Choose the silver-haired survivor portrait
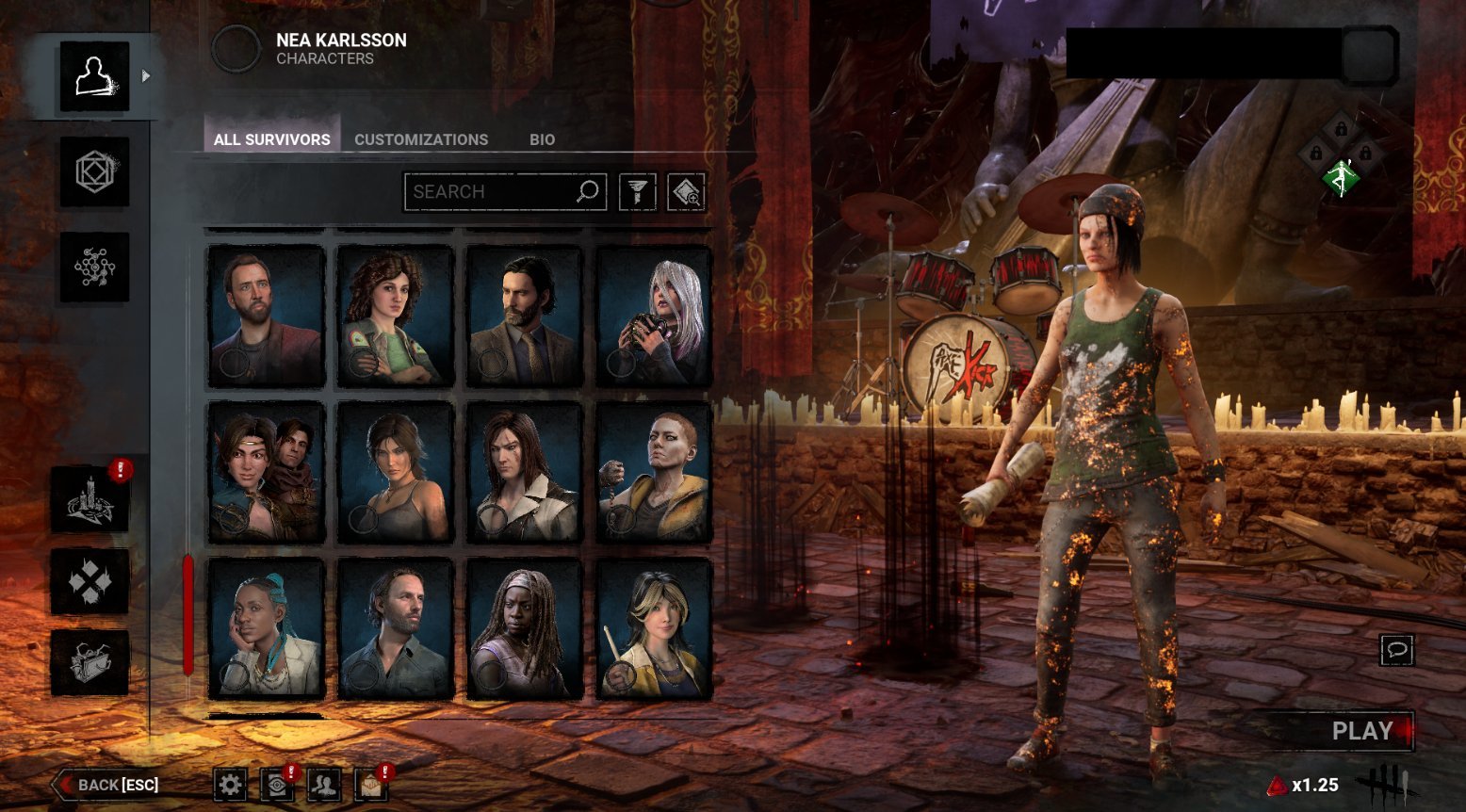Viewport: 1466px width, 812px height. pyautogui.click(x=654, y=316)
